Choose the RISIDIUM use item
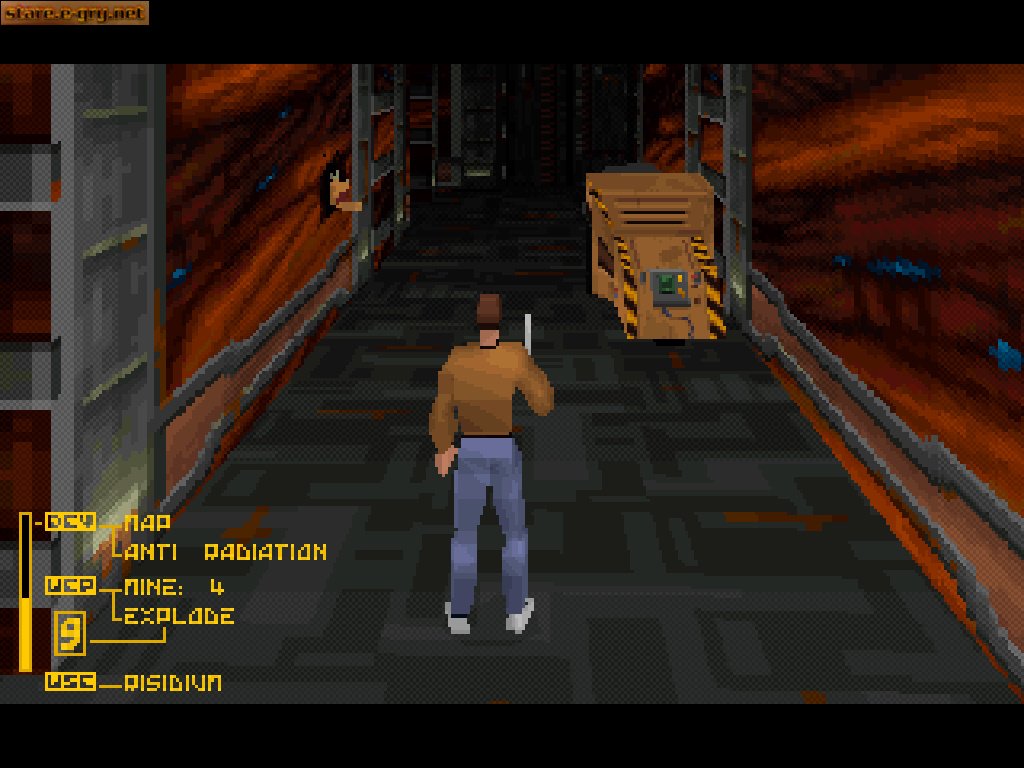The height and width of the screenshot is (768, 1024). tap(173, 682)
